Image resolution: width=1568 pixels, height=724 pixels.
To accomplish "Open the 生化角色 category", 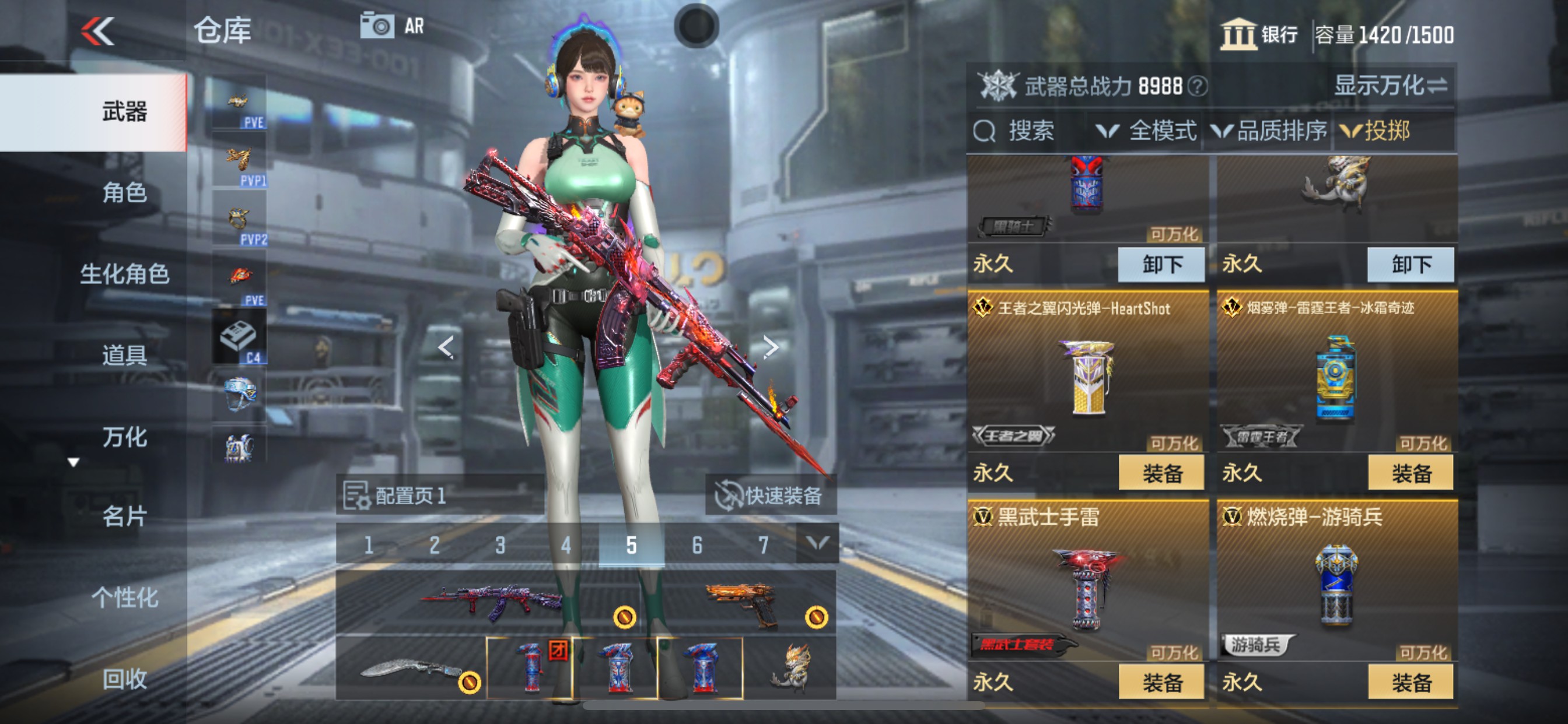I will pyautogui.click(x=124, y=274).
